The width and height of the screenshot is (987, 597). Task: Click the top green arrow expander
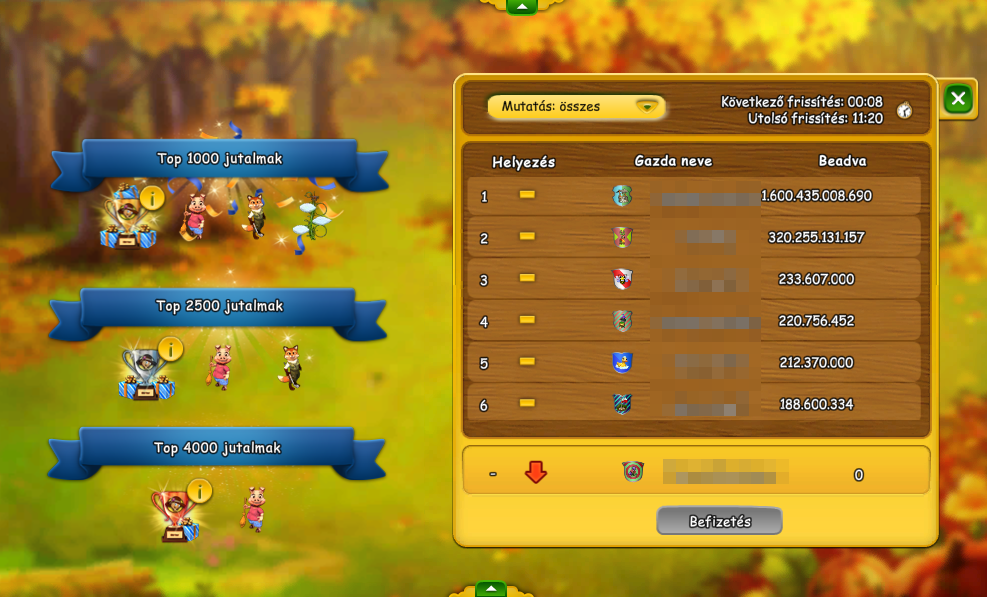521,6
